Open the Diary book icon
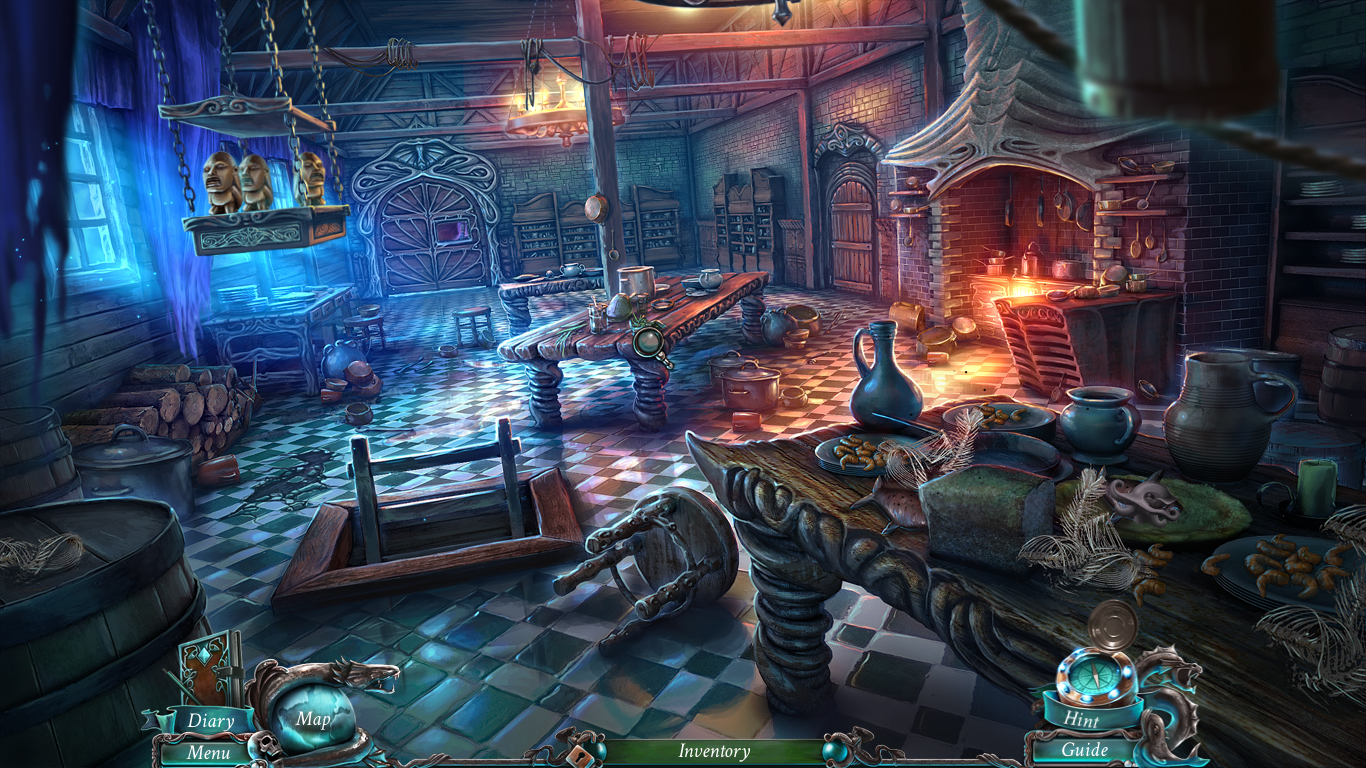 click(207, 666)
